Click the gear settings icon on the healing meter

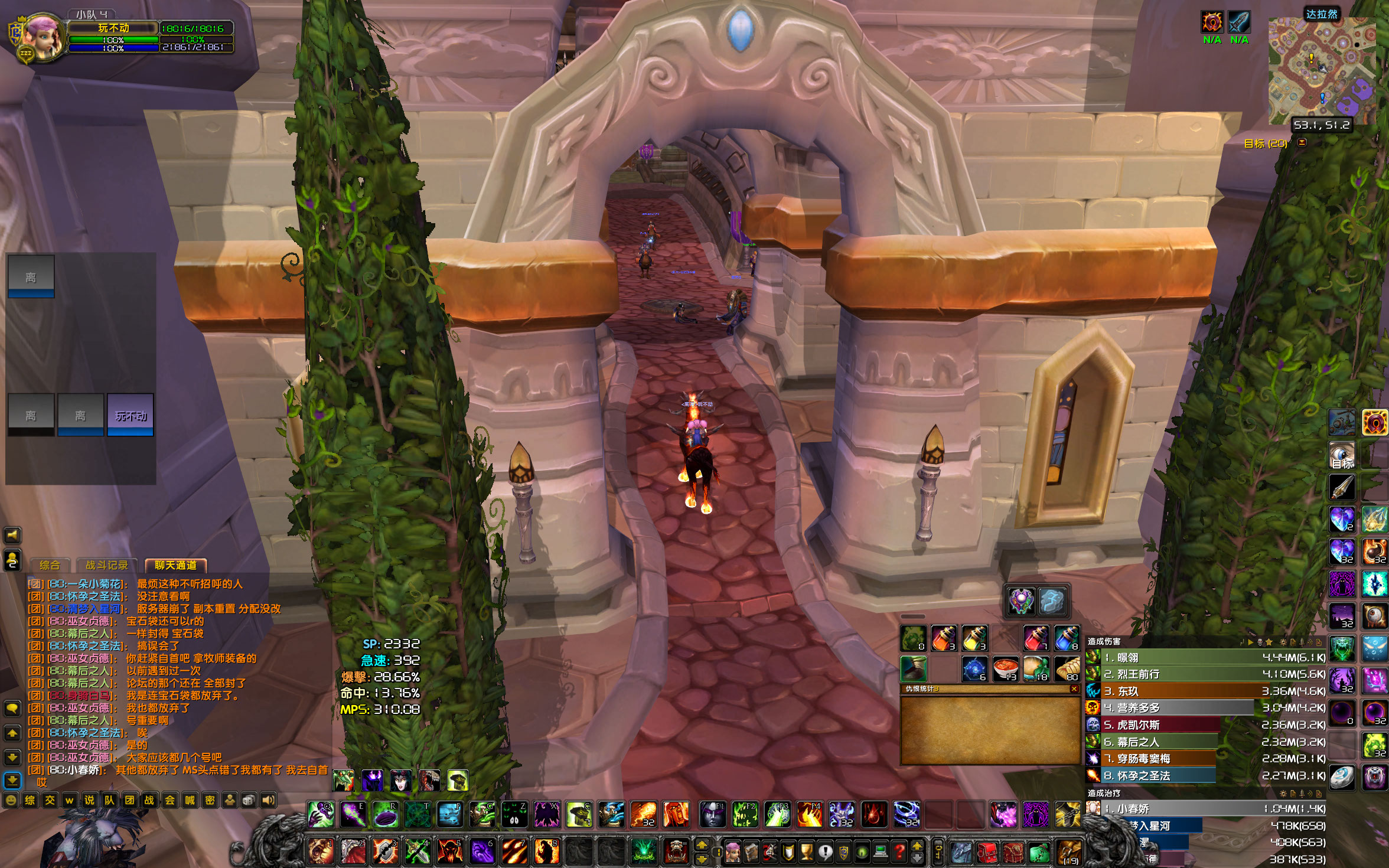click(x=1283, y=794)
